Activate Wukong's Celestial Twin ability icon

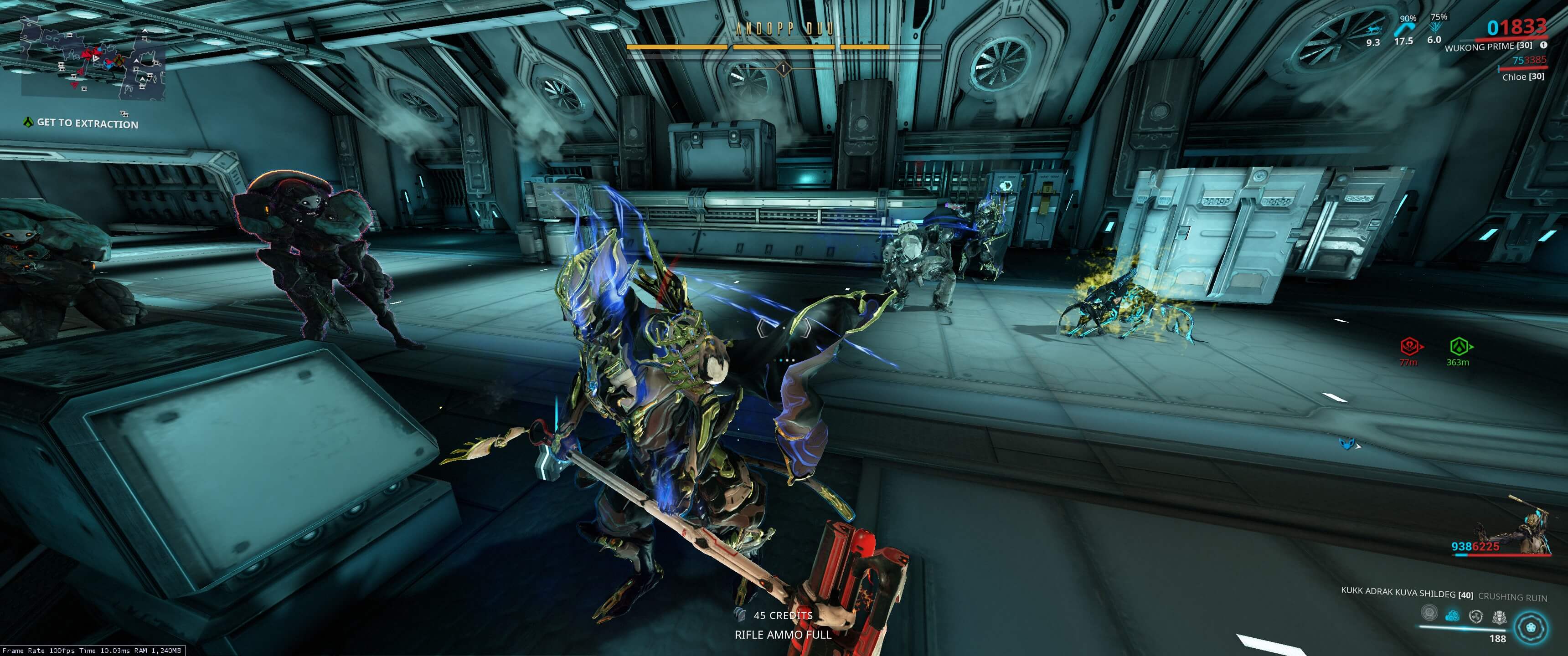tap(1429, 612)
